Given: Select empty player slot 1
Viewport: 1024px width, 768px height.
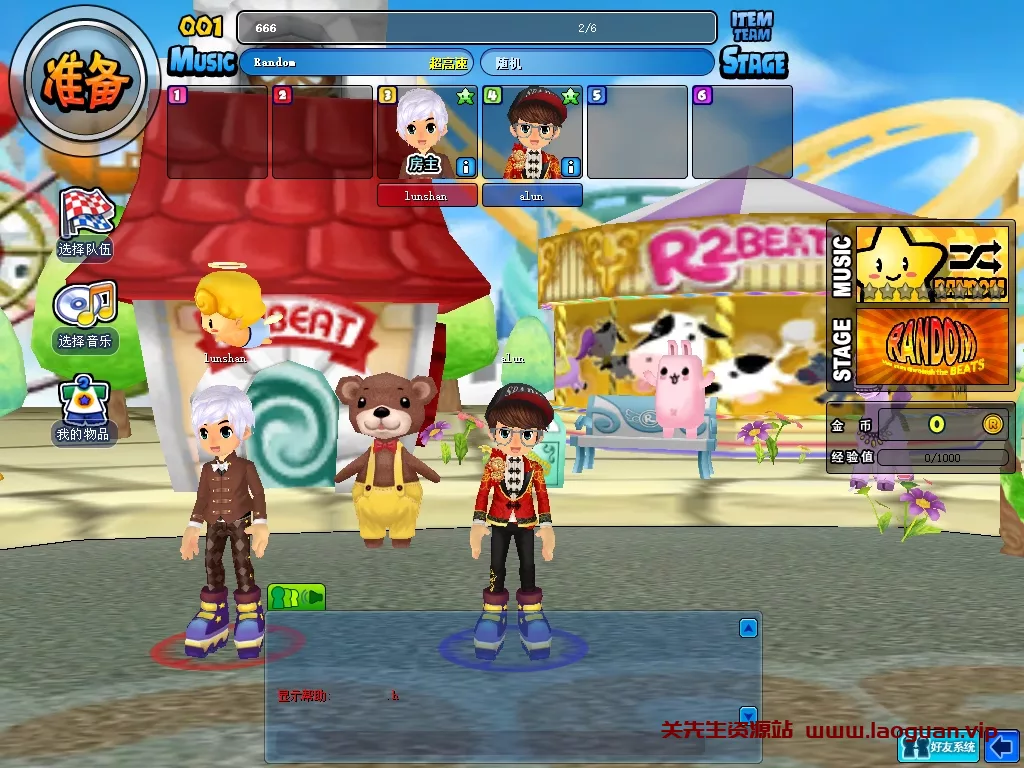Looking at the screenshot, I should tap(217, 132).
